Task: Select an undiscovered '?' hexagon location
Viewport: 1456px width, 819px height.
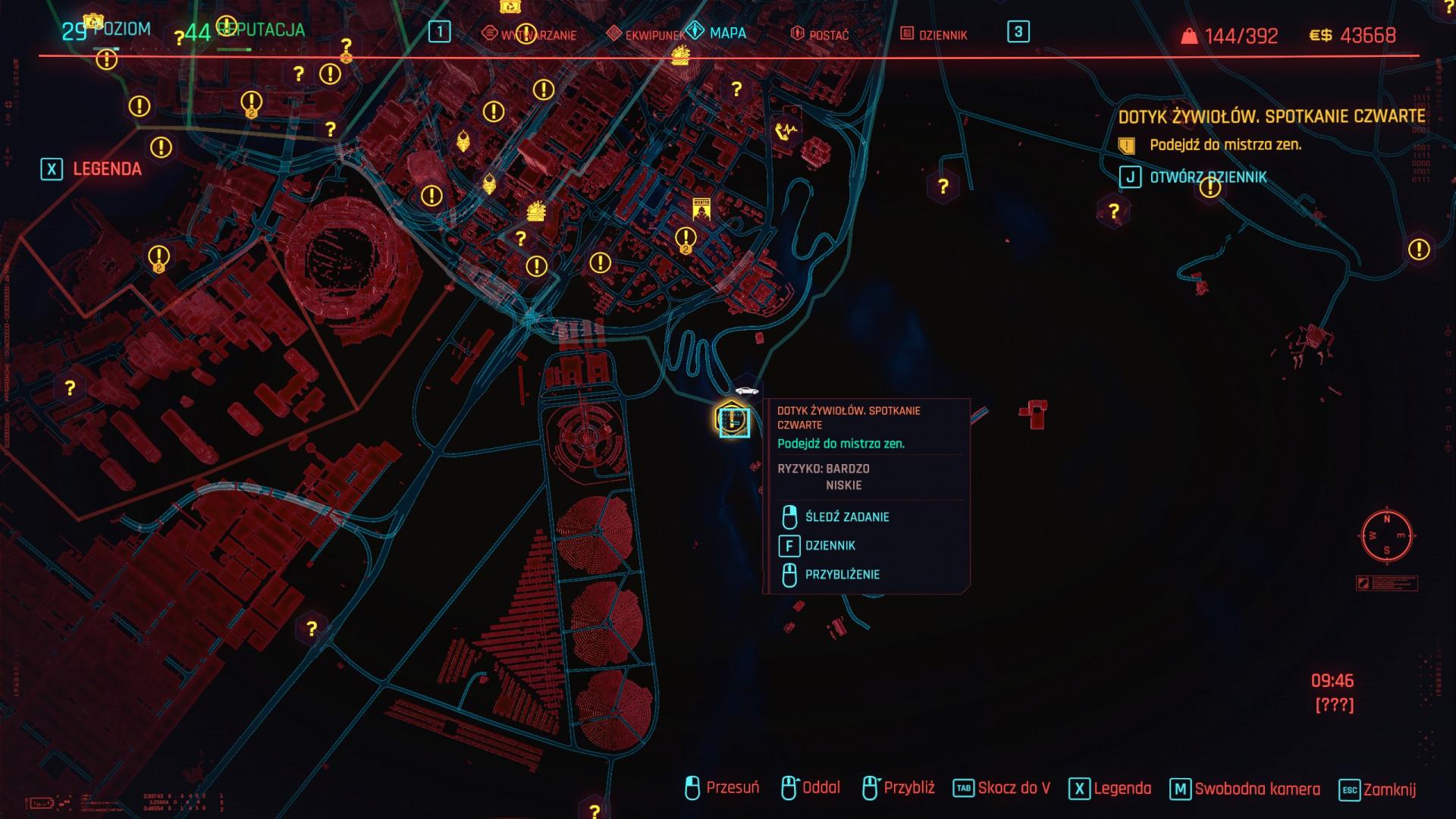Action: pyautogui.click(x=943, y=186)
